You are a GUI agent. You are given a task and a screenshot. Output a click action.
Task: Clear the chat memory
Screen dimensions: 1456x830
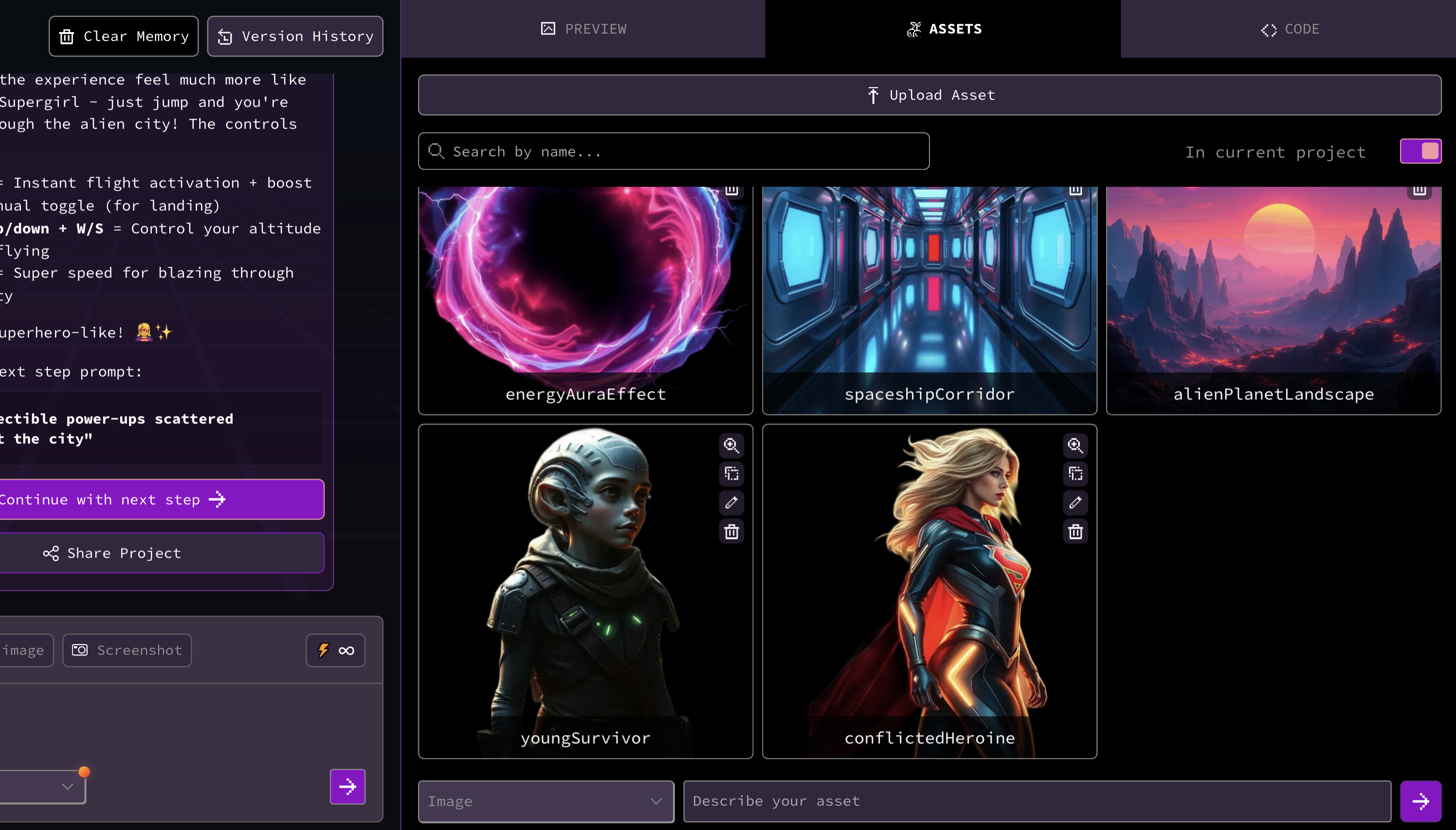[x=124, y=36]
